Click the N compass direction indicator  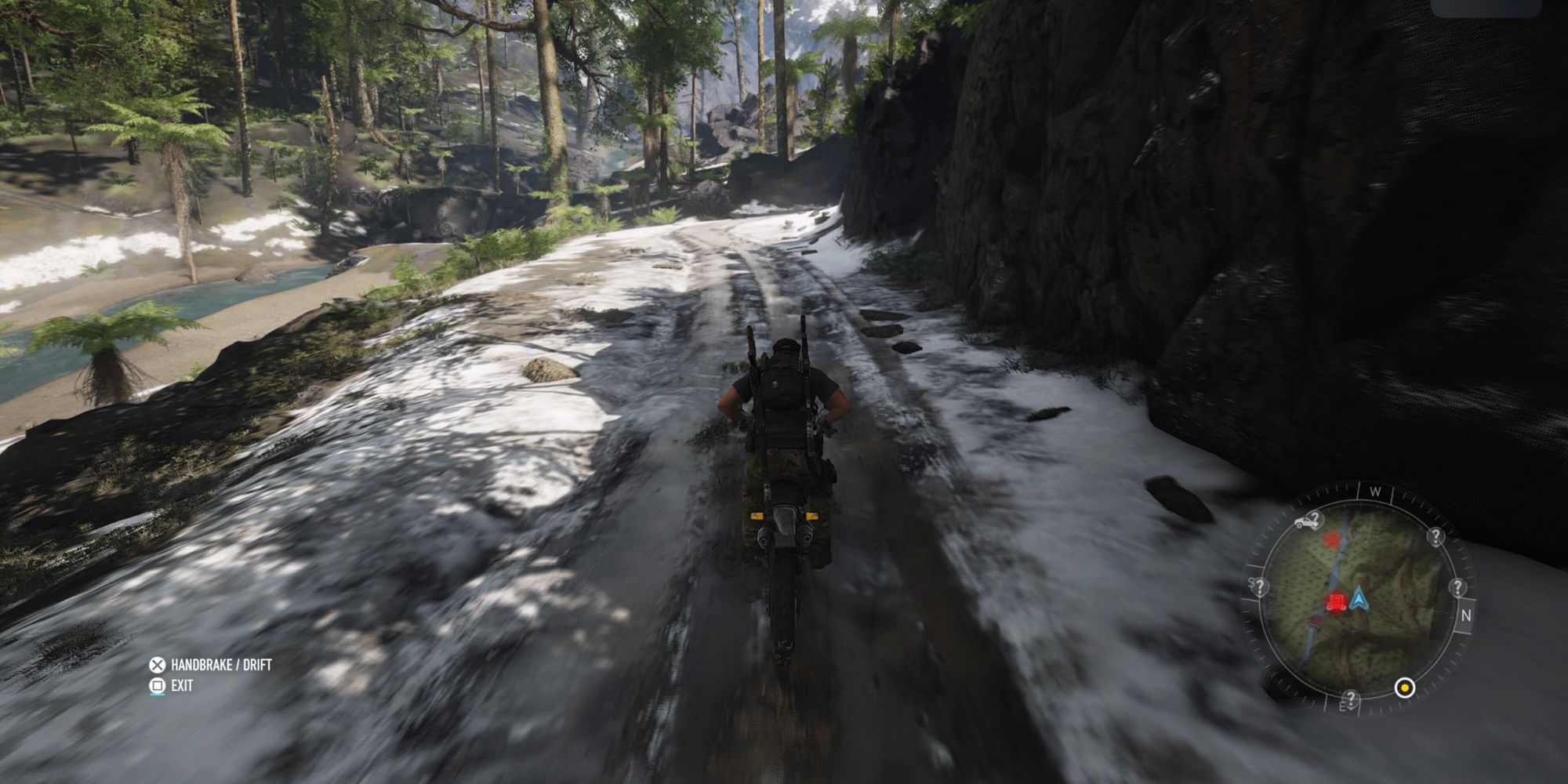pyautogui.click(x=1466, y=615)
